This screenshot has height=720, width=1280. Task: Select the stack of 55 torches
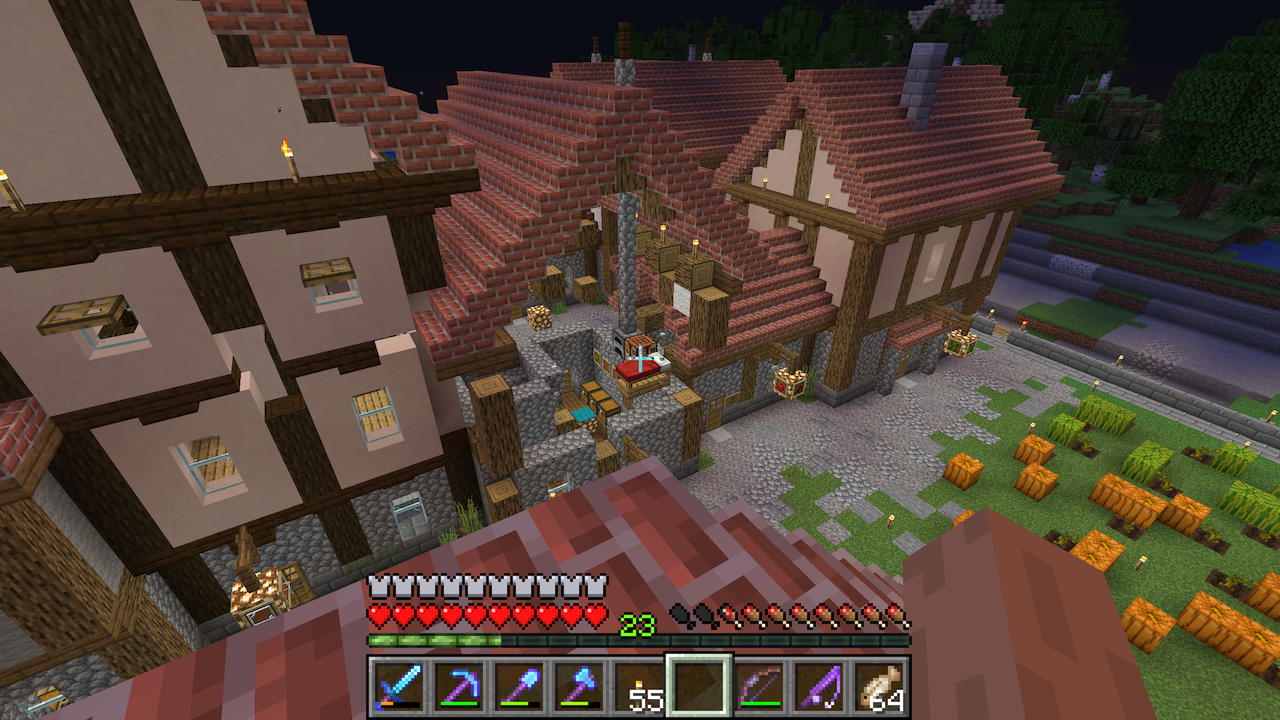[x=639, y=686]
